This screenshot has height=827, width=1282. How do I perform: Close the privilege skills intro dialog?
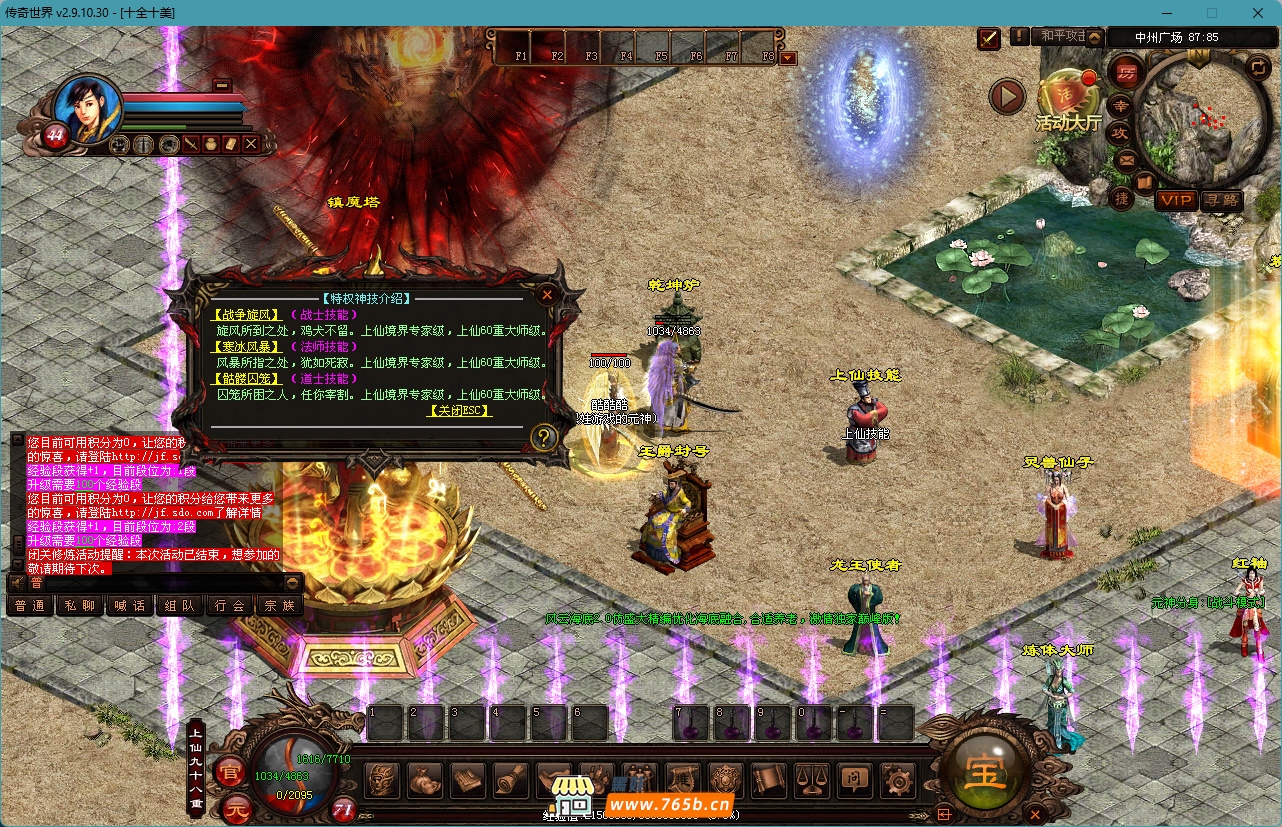tap(547, 295)
